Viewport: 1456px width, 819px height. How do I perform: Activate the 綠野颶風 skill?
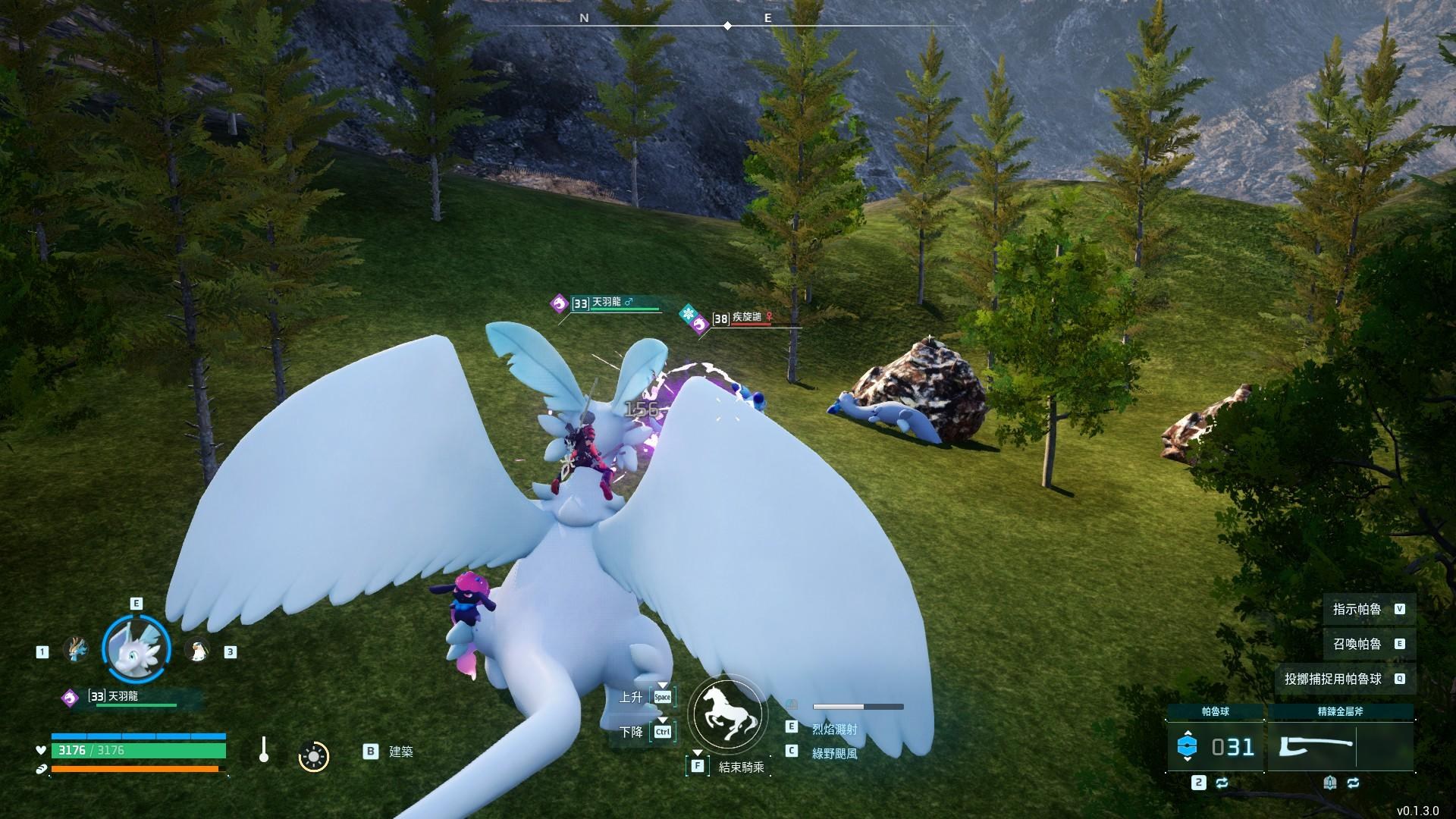coord(834,753)
